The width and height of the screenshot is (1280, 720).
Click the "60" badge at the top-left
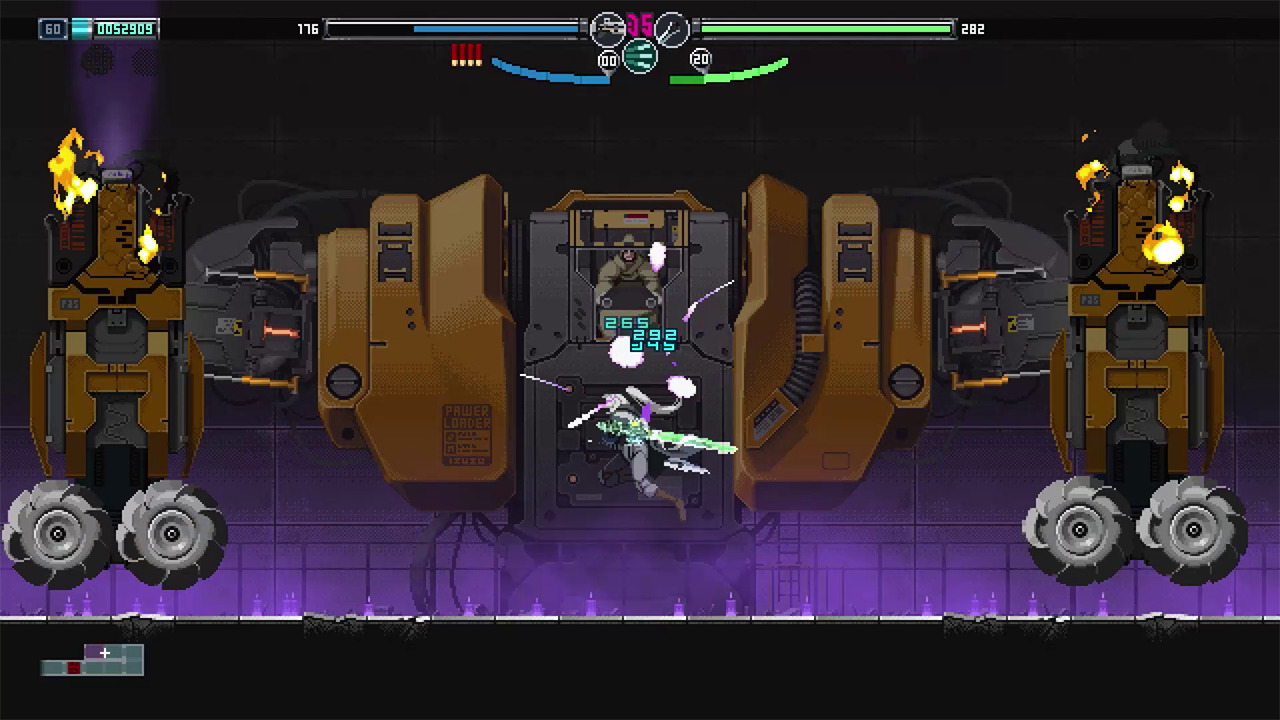coord(52,29)
